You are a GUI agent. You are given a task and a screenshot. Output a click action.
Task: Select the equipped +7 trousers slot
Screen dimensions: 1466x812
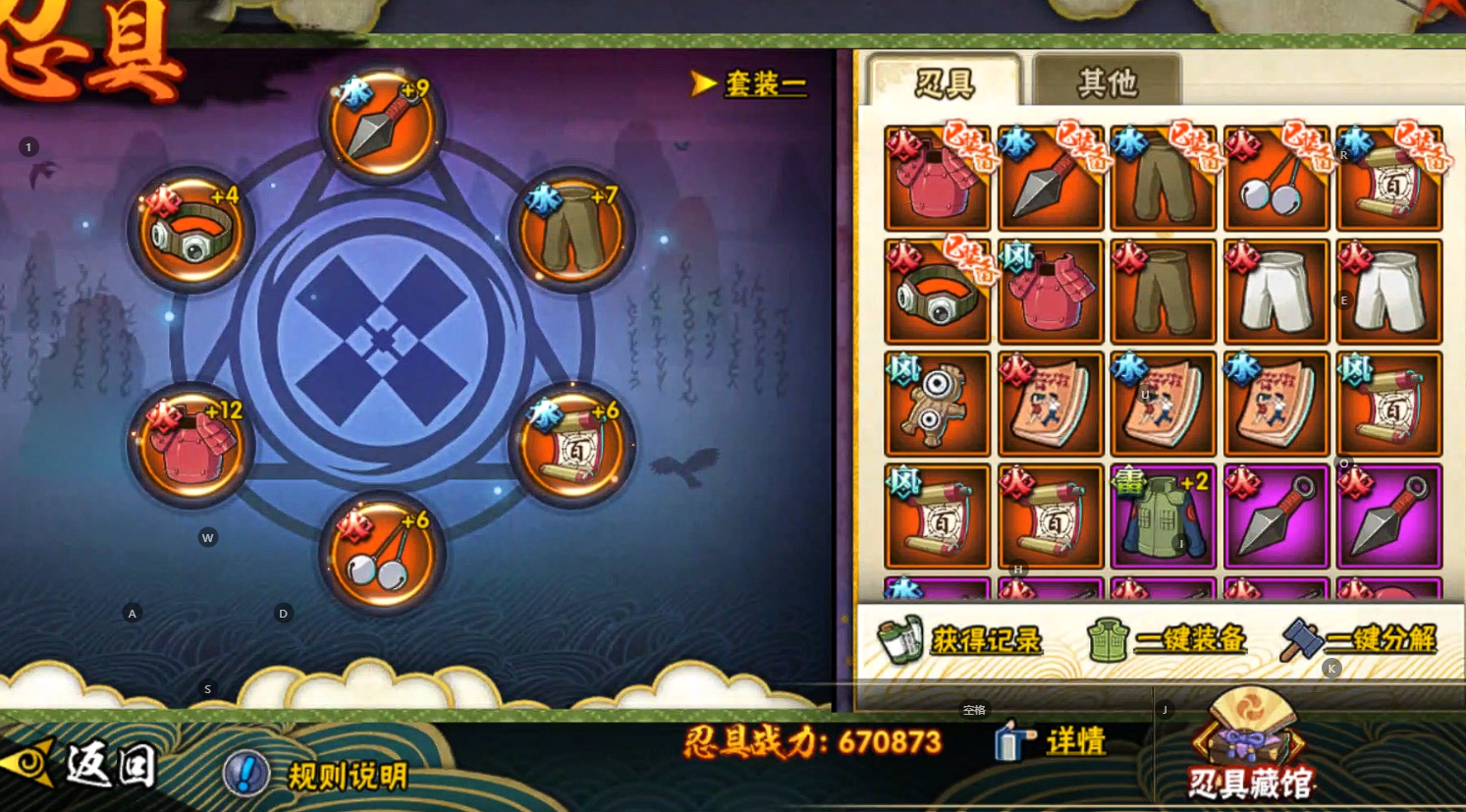(x=572, y=232)
